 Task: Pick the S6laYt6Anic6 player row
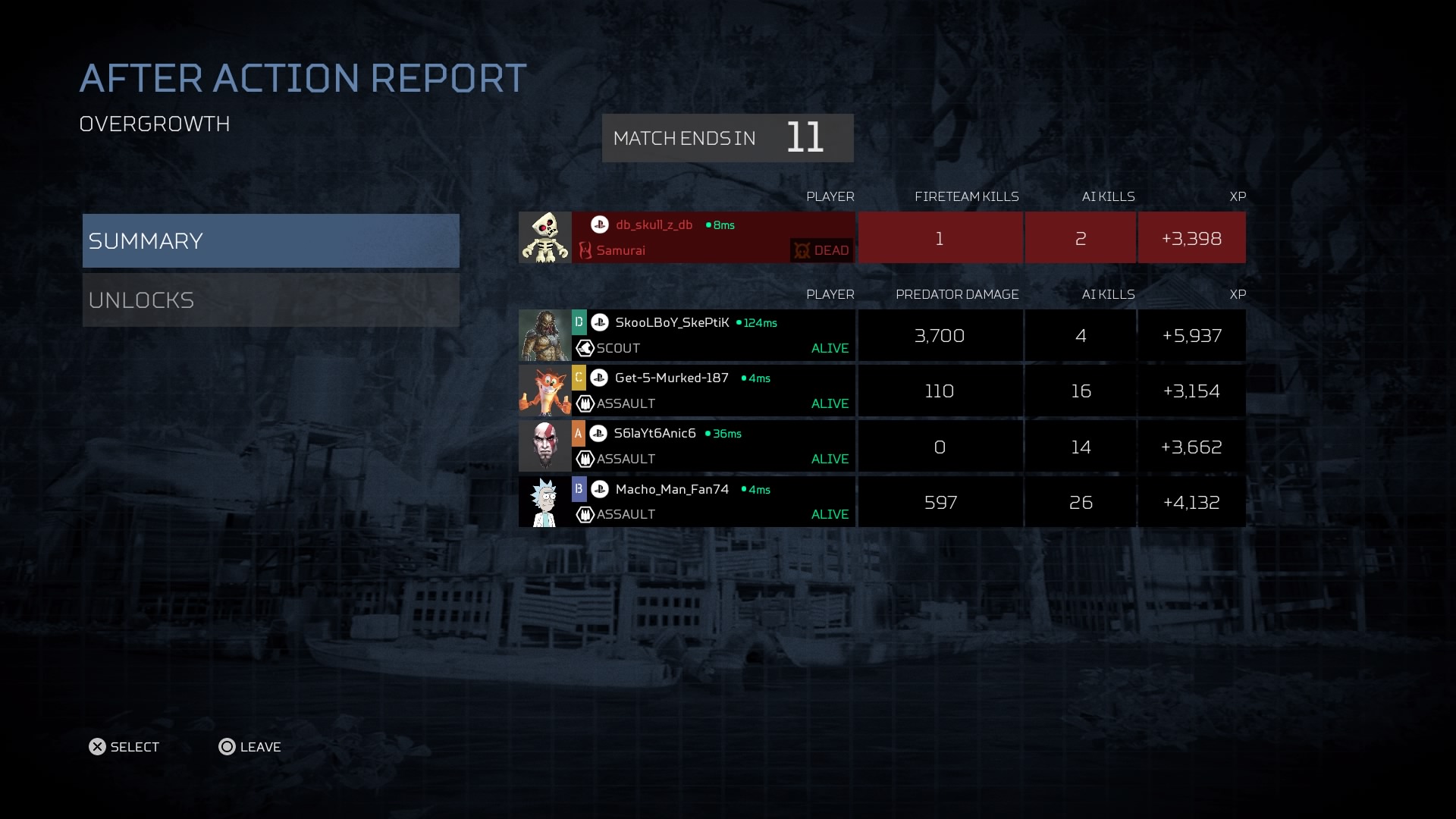pyautogui.click(x=713, y=446)
